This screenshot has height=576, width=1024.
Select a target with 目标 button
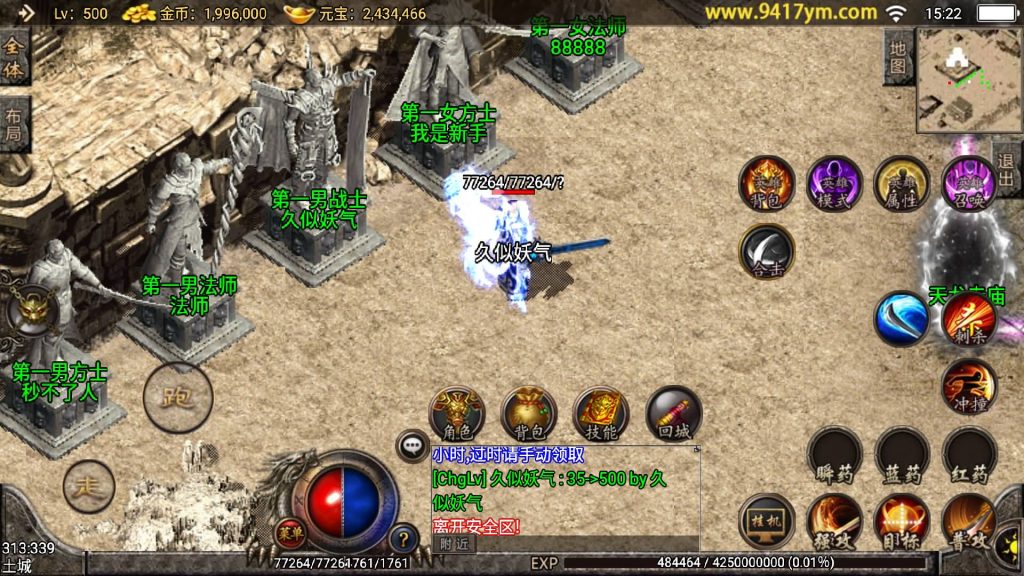point(901,521)
